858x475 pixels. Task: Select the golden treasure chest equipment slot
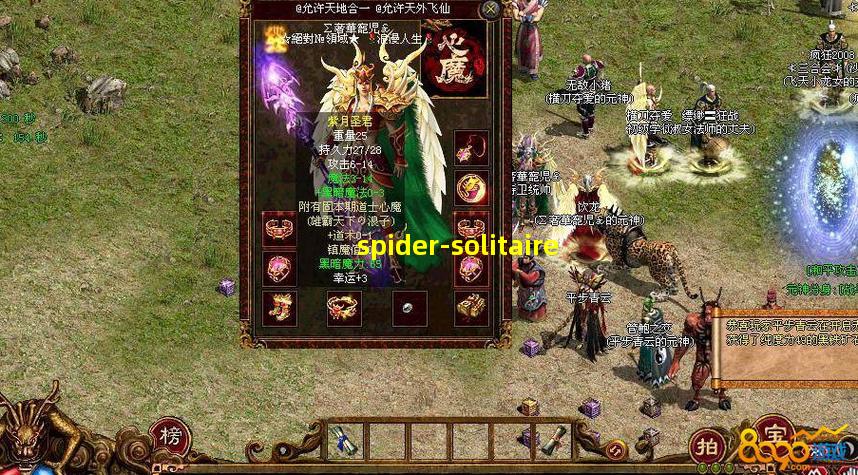pyautogui.click(x=468, y=308)
